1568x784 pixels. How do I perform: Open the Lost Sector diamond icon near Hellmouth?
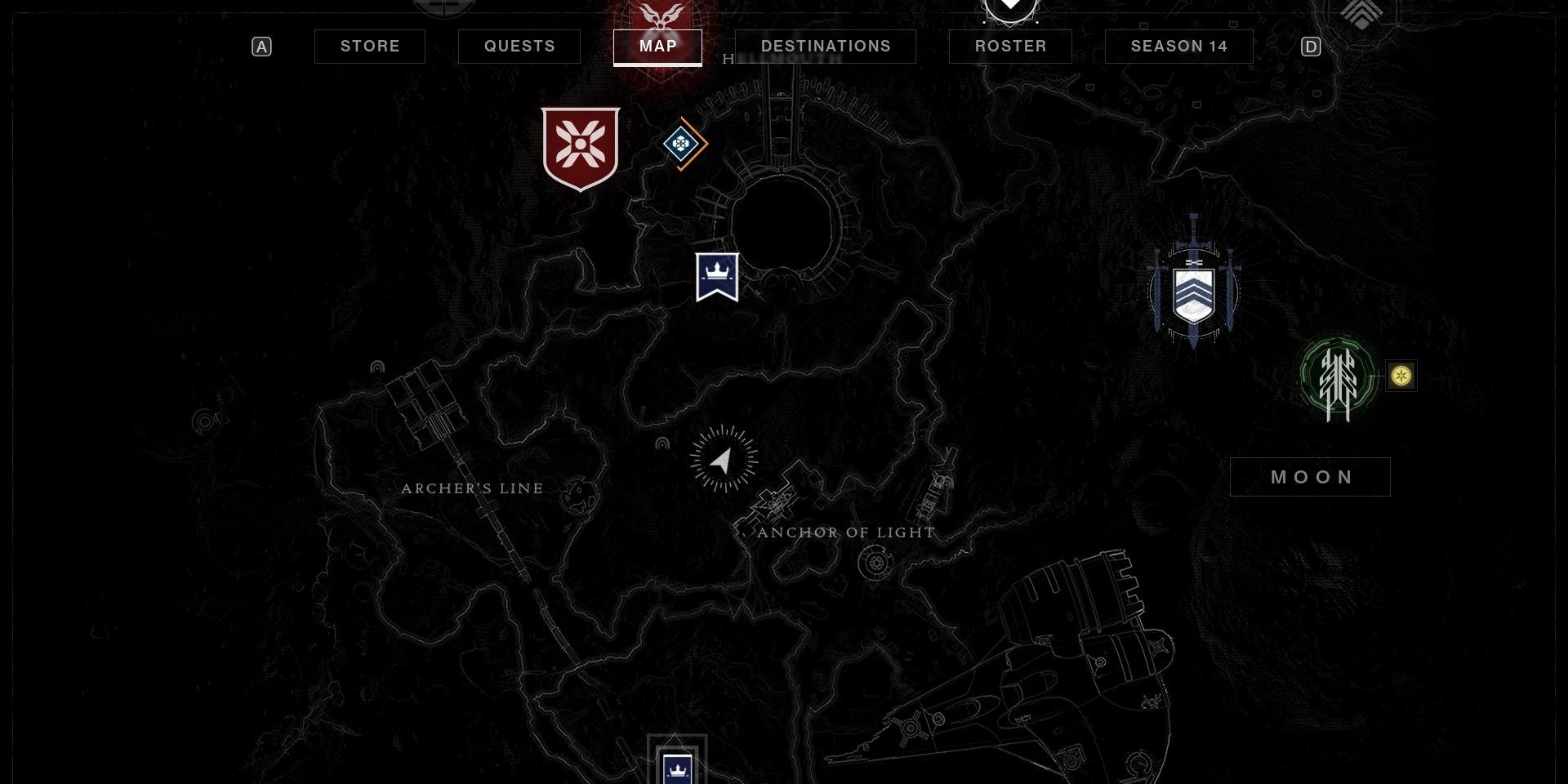(x=683, y=144)
